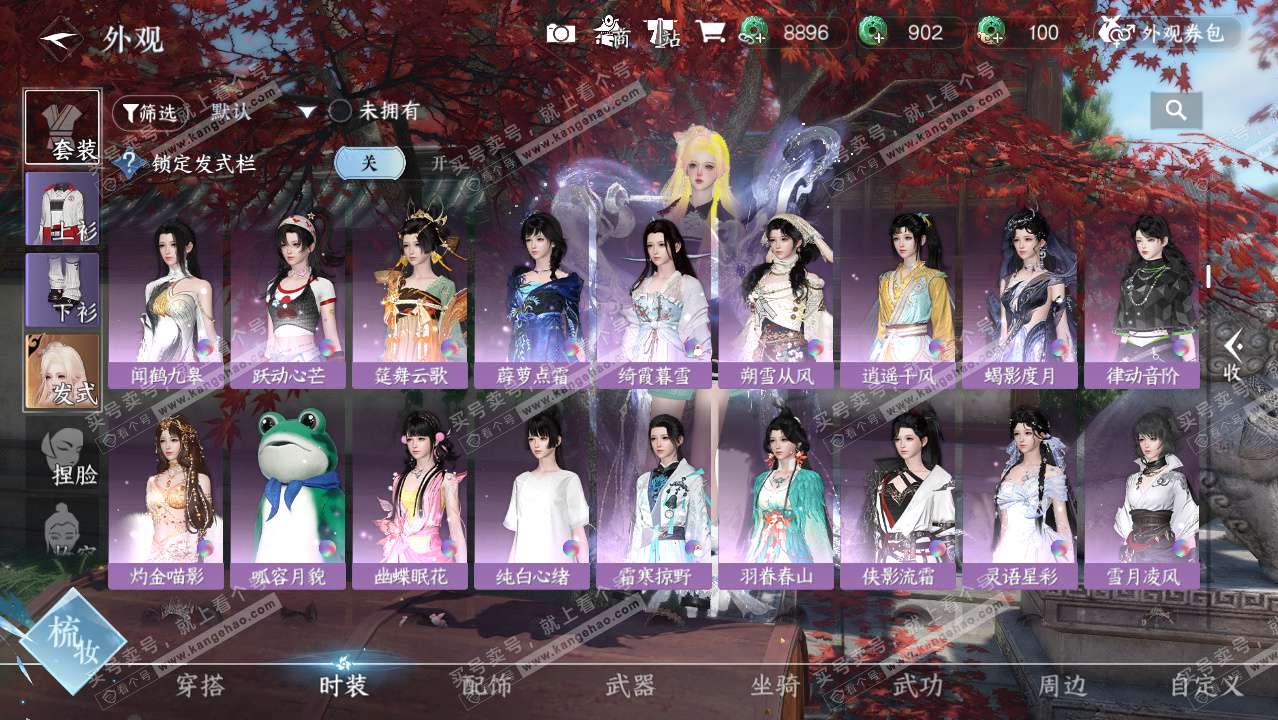The image size is (1278, 720).
Task: Collapse the panel with the 收 arrow
Action: tap(1233, 356)
